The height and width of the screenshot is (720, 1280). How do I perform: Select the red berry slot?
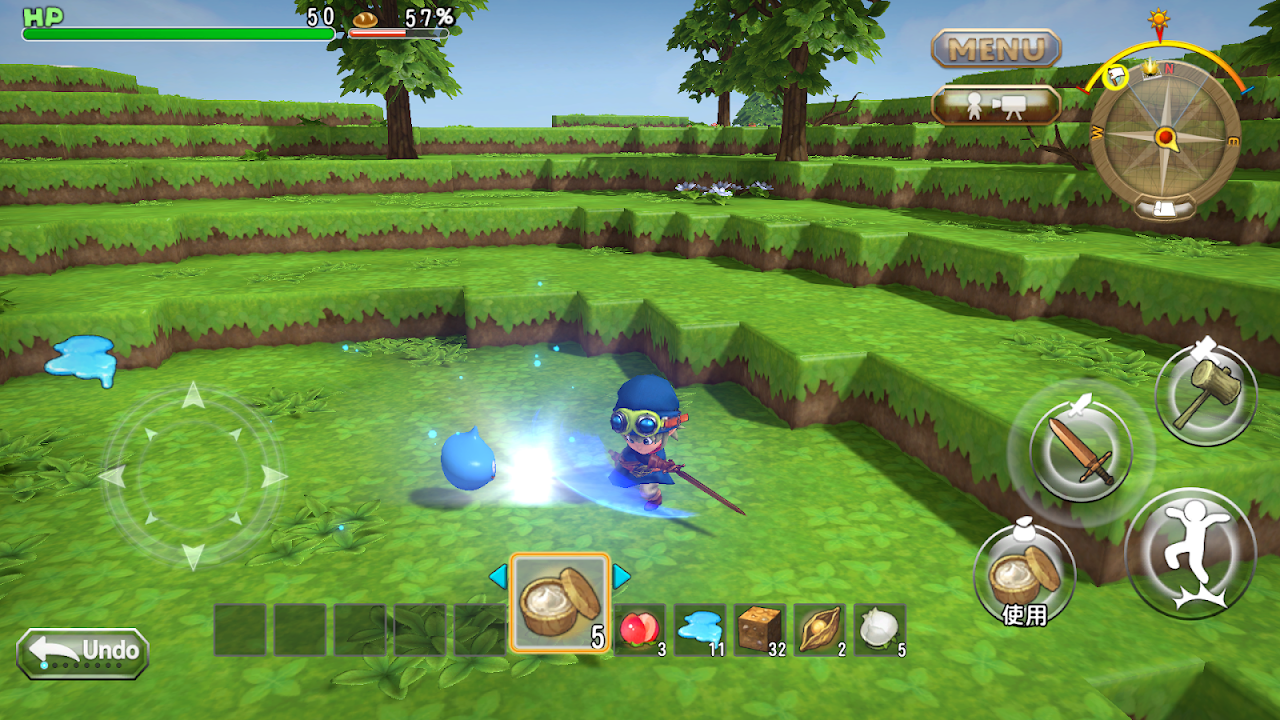click(640, 630)
